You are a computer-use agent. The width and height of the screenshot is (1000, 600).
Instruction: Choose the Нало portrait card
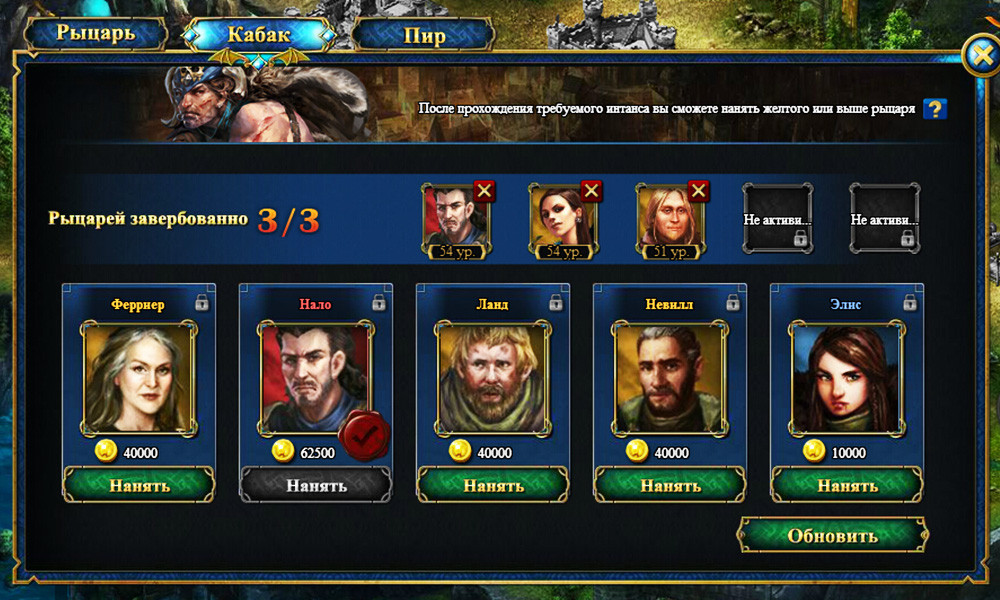point(316,377)
